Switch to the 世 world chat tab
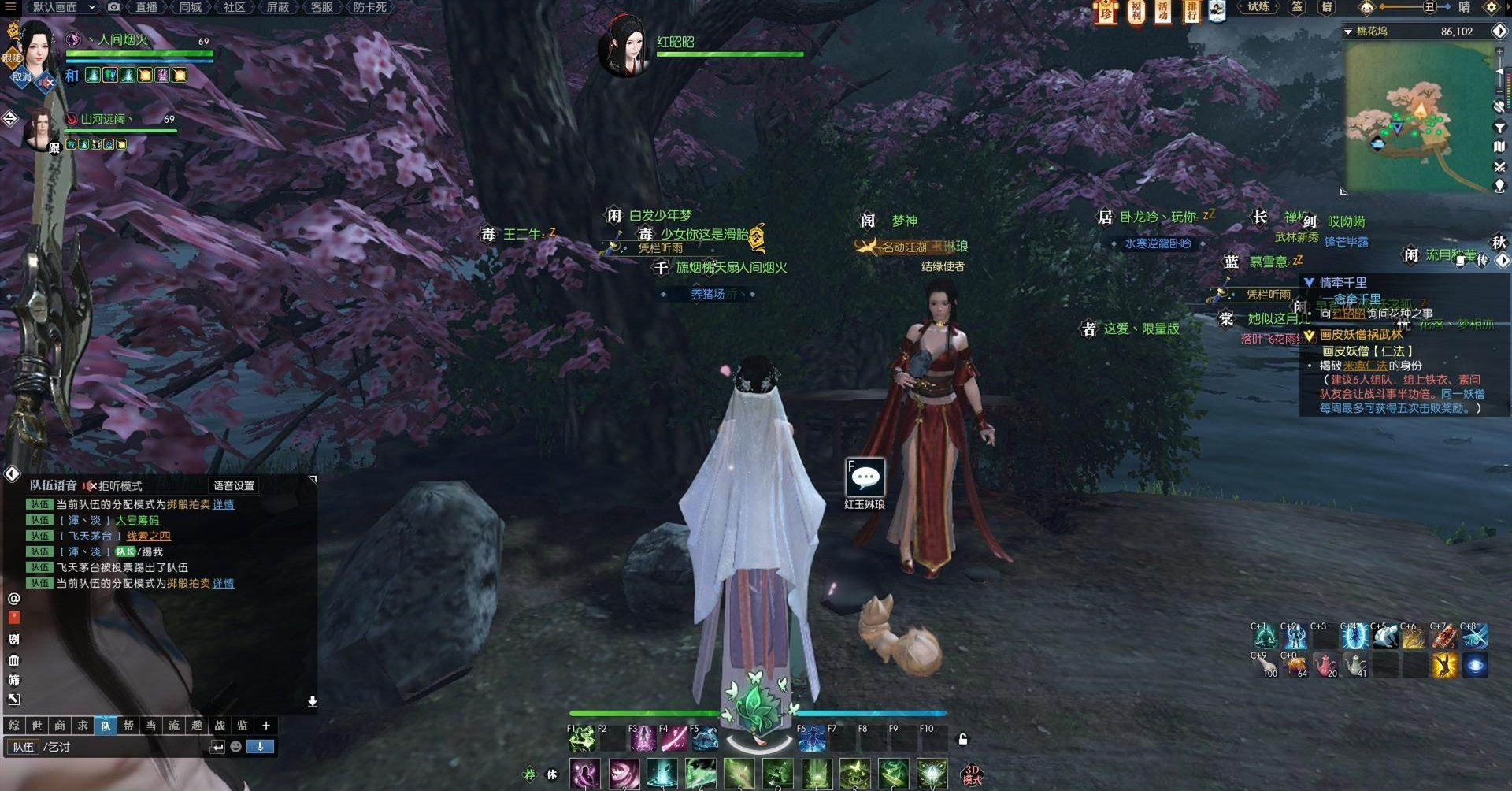1512x791 pixels. point(37,726)
